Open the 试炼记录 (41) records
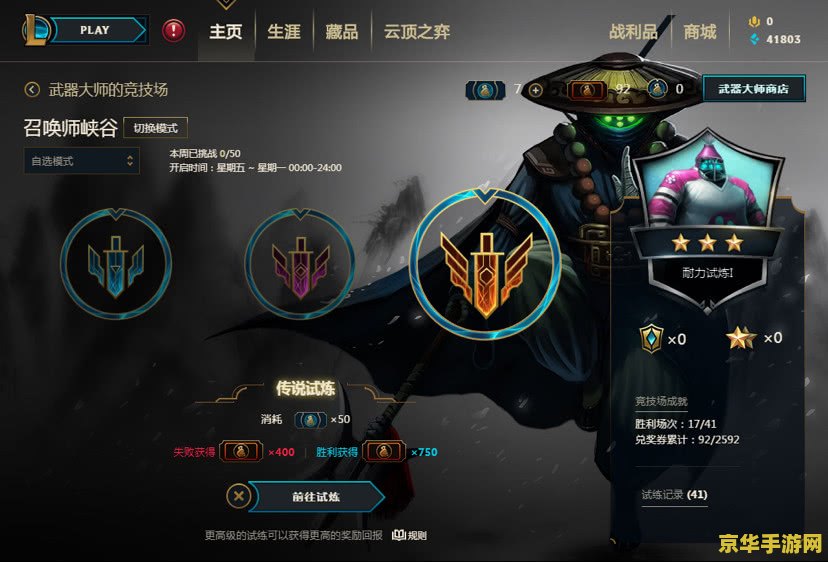This screenshot has width=828, height=562. click(x=674, y=494)
